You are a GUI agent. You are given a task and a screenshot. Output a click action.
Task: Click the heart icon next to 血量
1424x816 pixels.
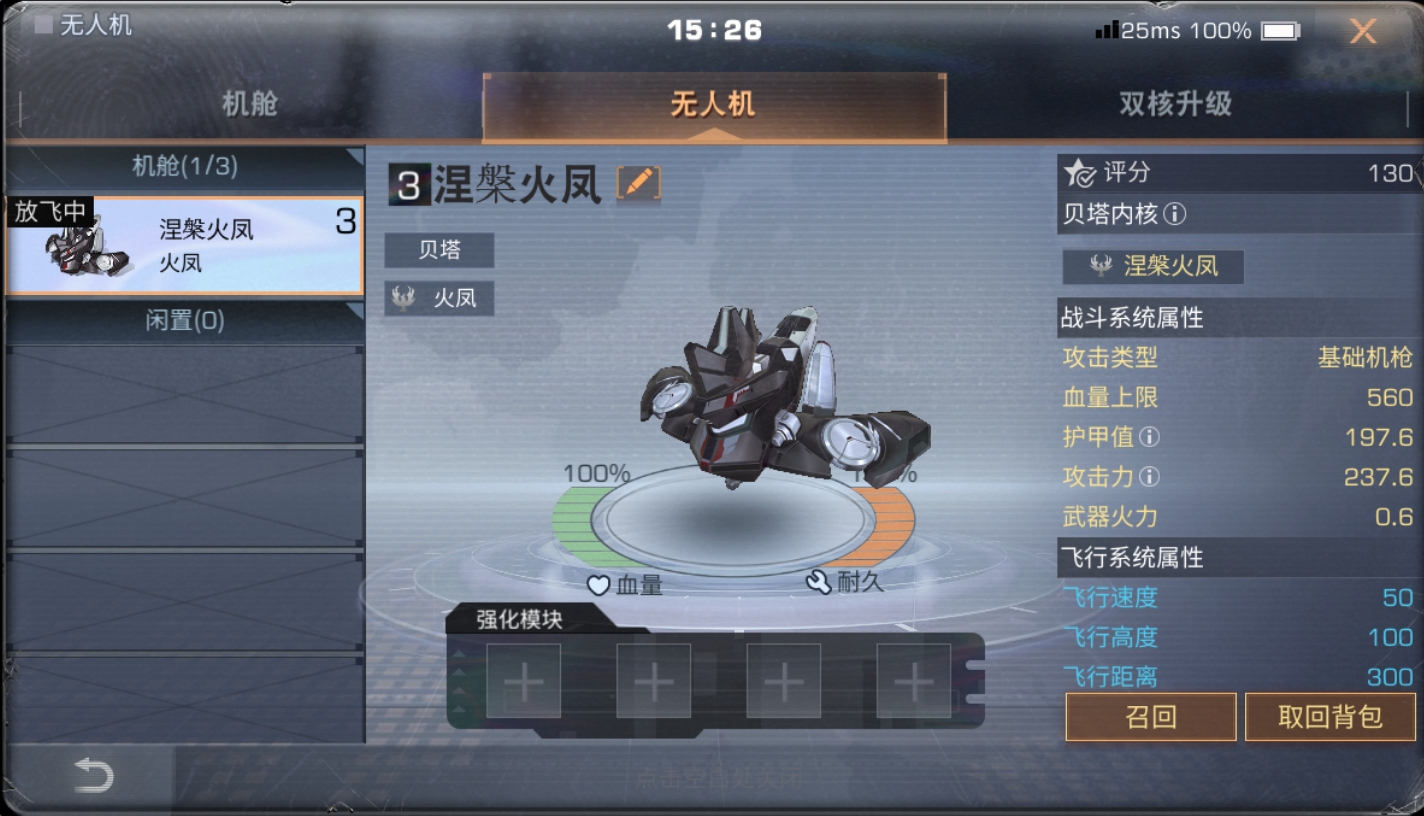point(598,587)
